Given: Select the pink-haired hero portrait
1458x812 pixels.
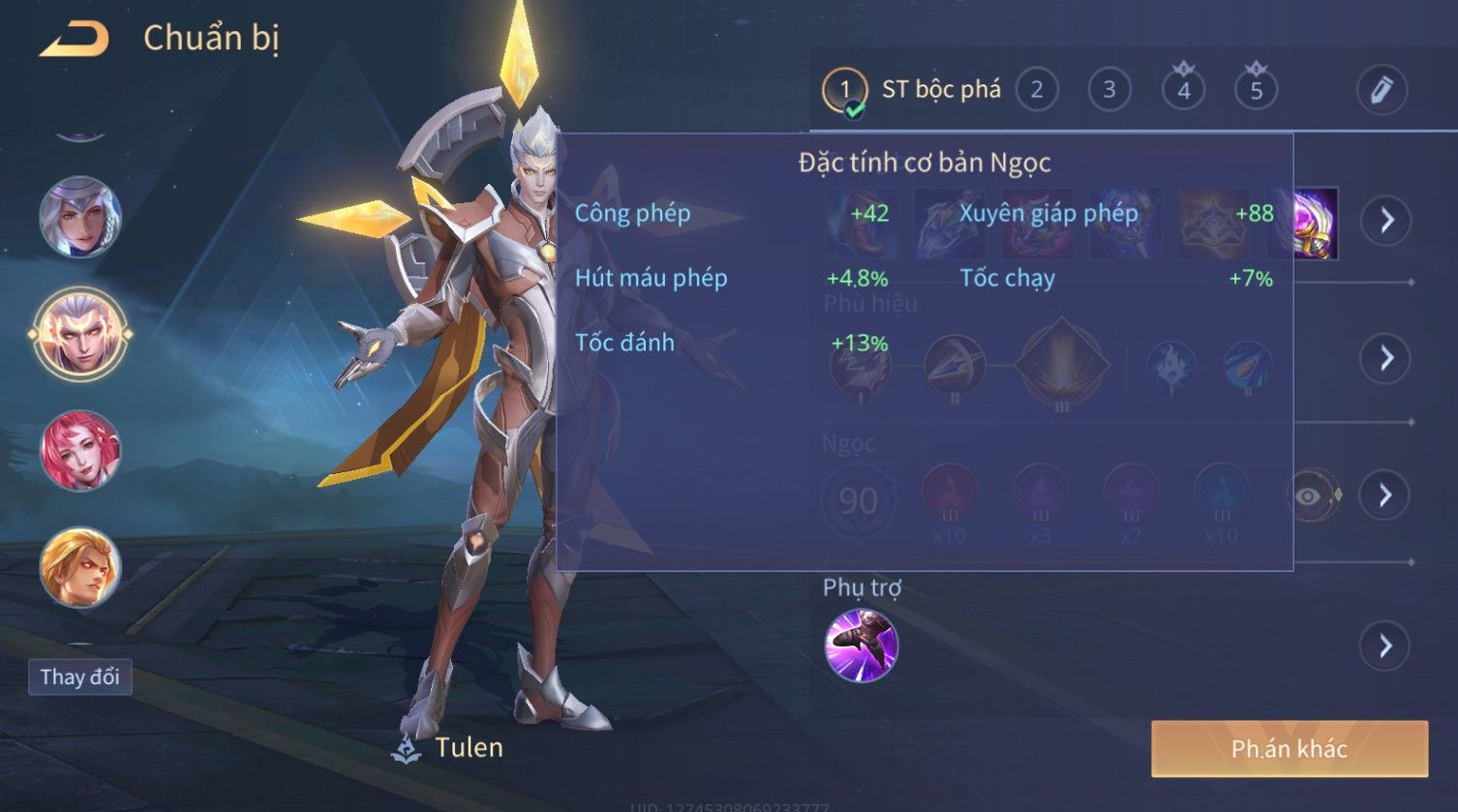Looking at the screenshot, I should (80, 451).
